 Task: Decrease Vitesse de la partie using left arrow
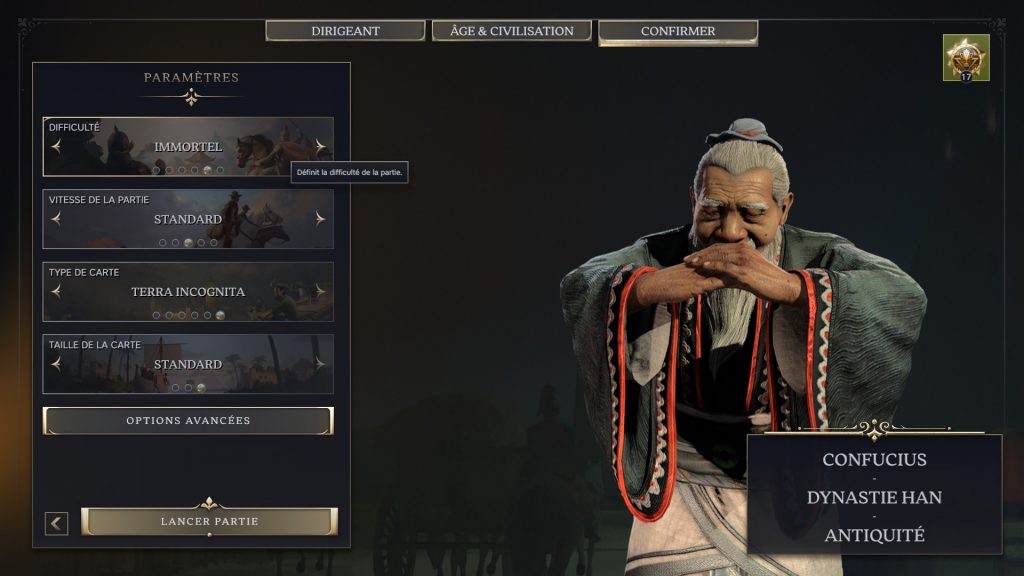56,218
